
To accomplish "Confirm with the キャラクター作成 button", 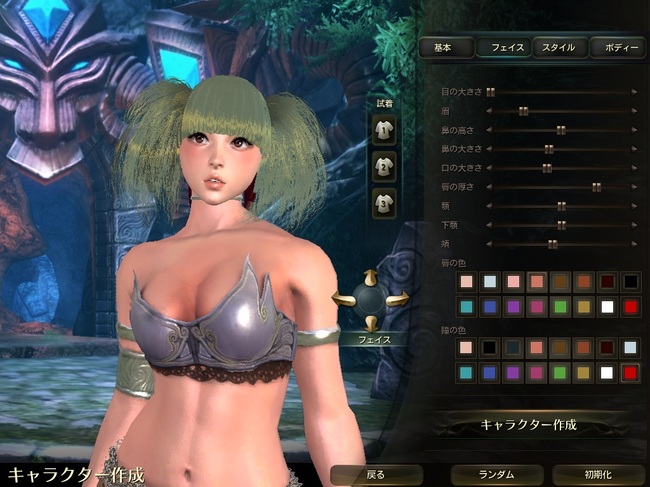I will pos(529,425).
